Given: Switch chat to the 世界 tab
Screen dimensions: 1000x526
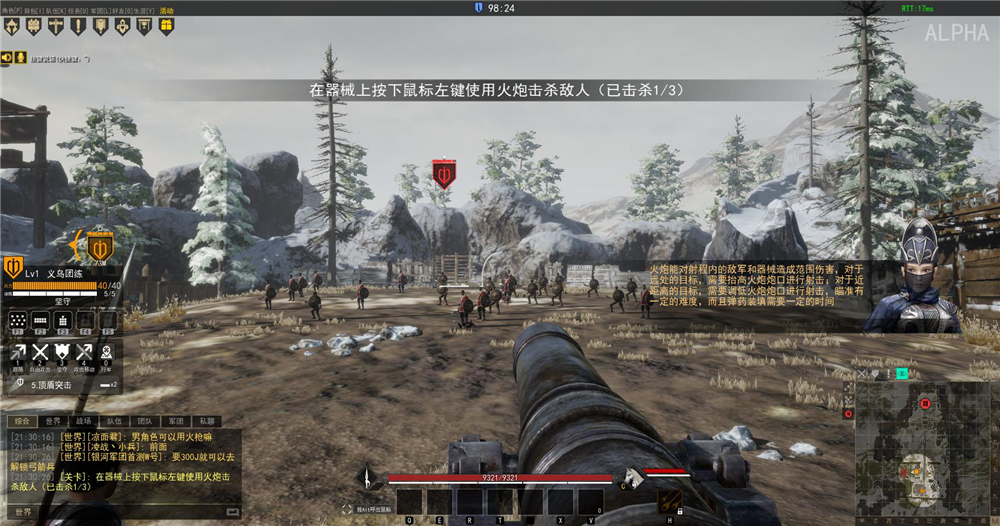Looking at the screenshot, I should pos(54,422).
